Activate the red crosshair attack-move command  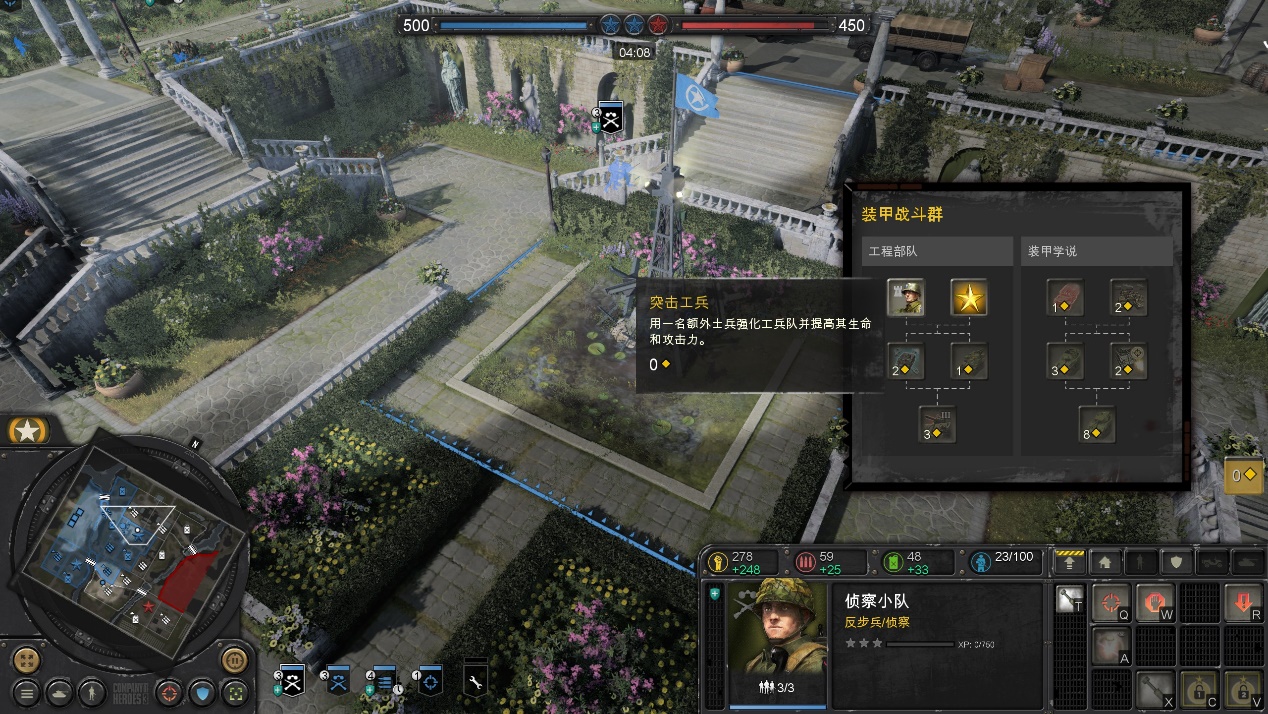pos(1109,603)
